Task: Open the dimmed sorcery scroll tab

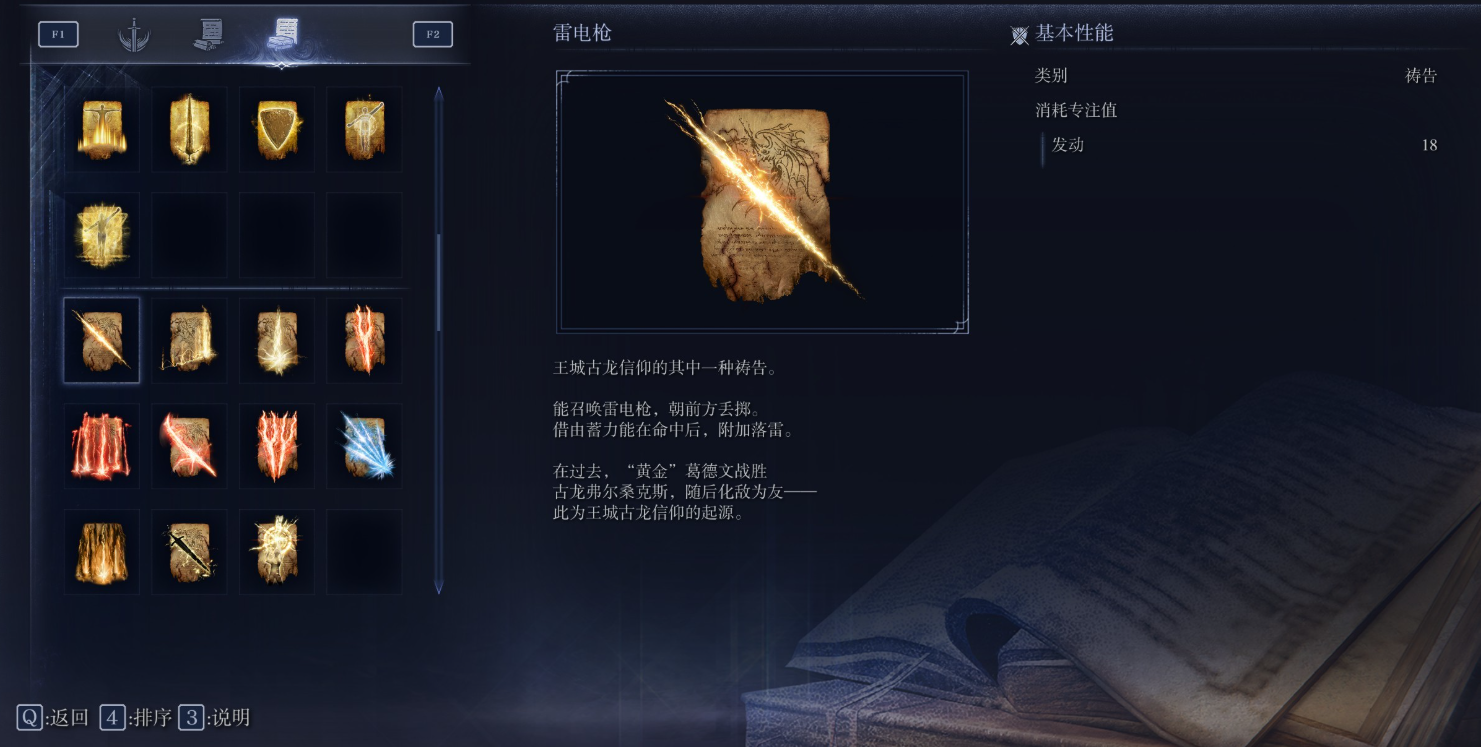Action: pyautogui.click(x=209, y=33)
